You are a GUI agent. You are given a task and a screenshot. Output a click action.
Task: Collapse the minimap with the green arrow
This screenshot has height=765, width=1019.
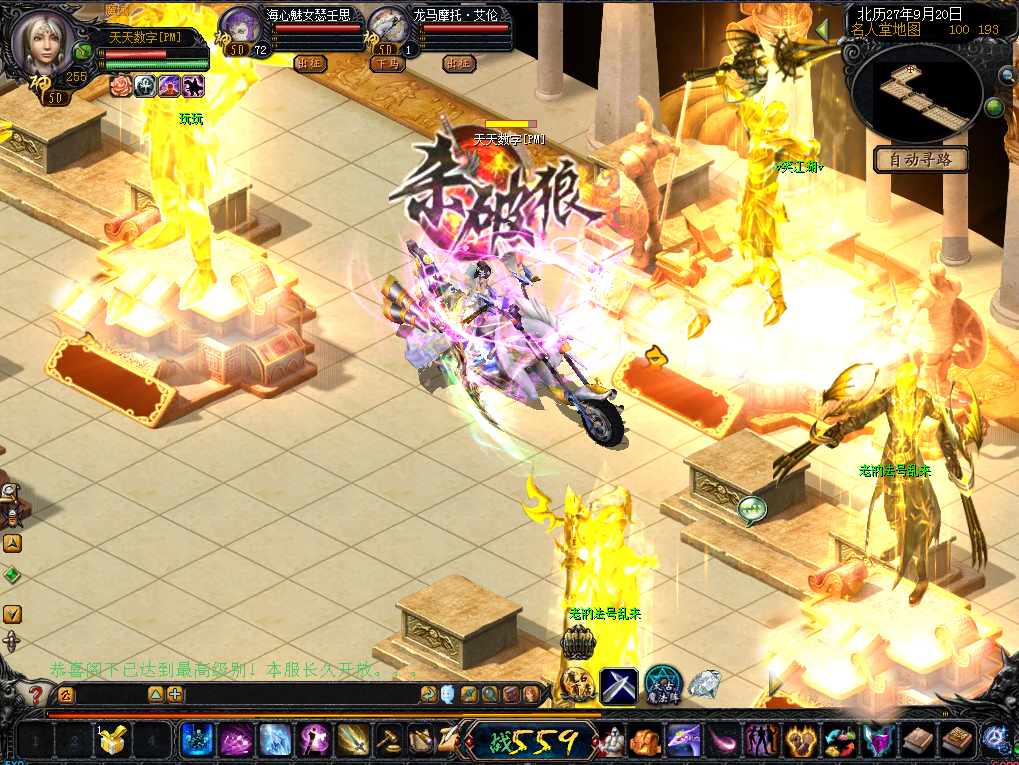coord(822,30)
